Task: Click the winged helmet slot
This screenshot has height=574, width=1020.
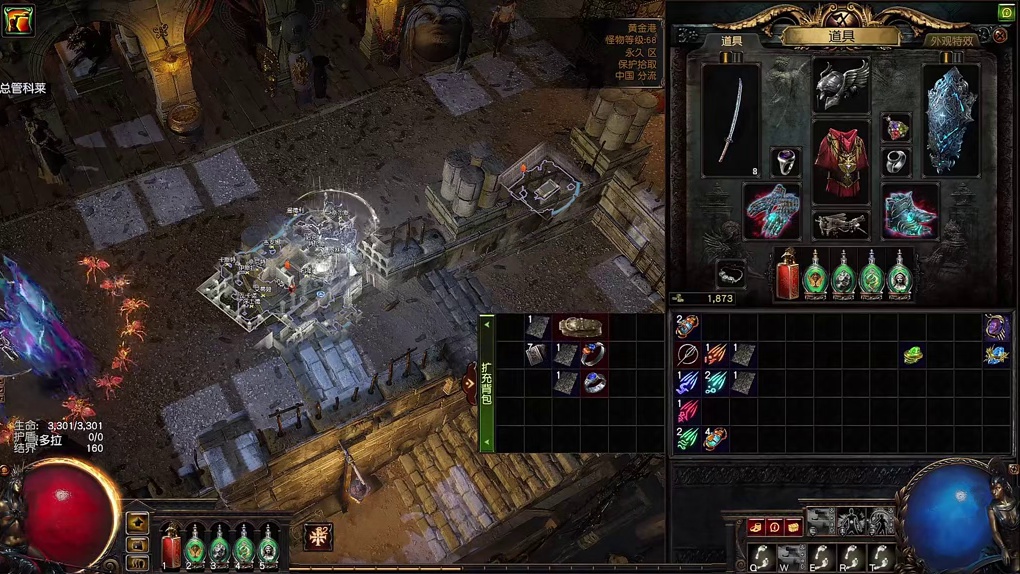Action: pyautogui.click(x=841, y=86)
